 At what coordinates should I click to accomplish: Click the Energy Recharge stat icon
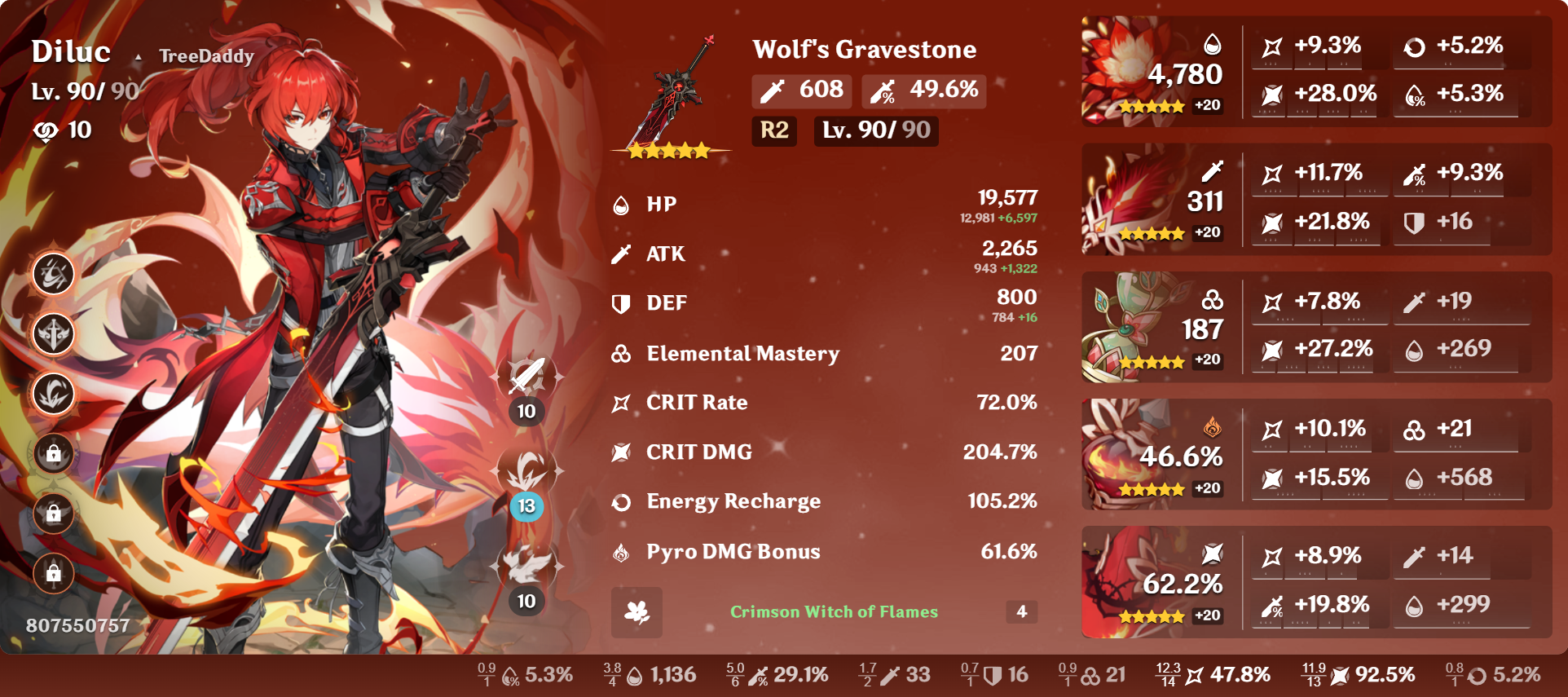point(623,502)
